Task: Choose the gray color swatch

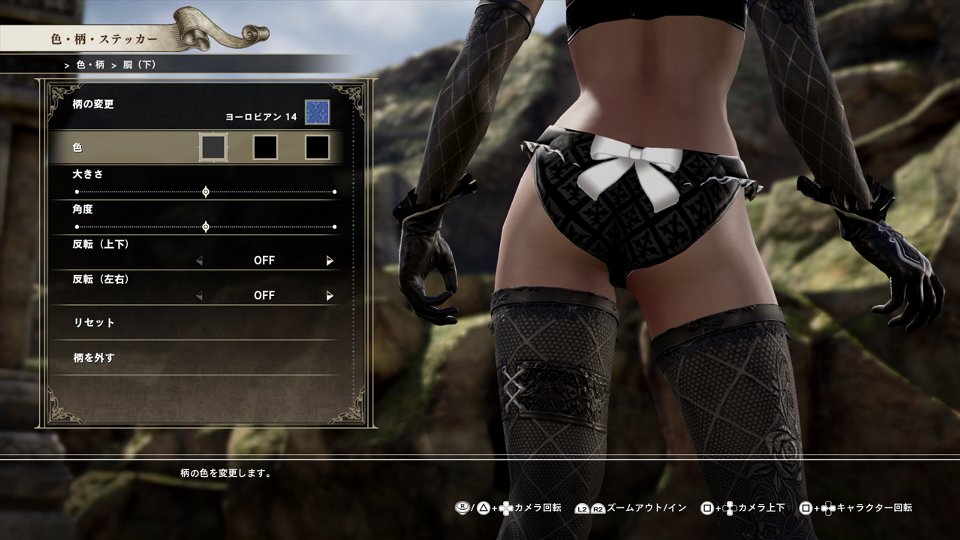Action: tap(212, 148)
